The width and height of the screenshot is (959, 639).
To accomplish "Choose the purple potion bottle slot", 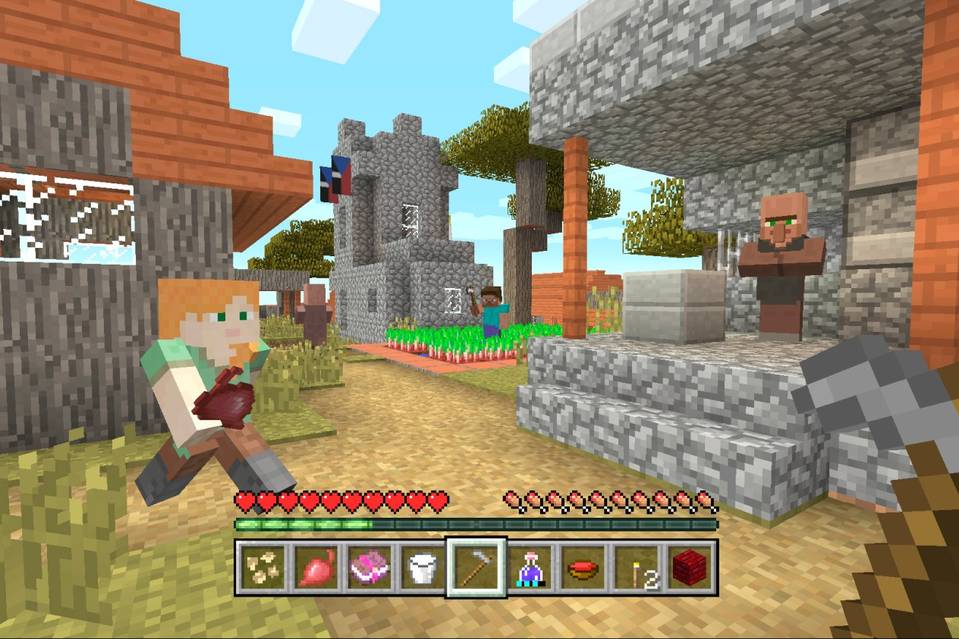I will point(530,568).
